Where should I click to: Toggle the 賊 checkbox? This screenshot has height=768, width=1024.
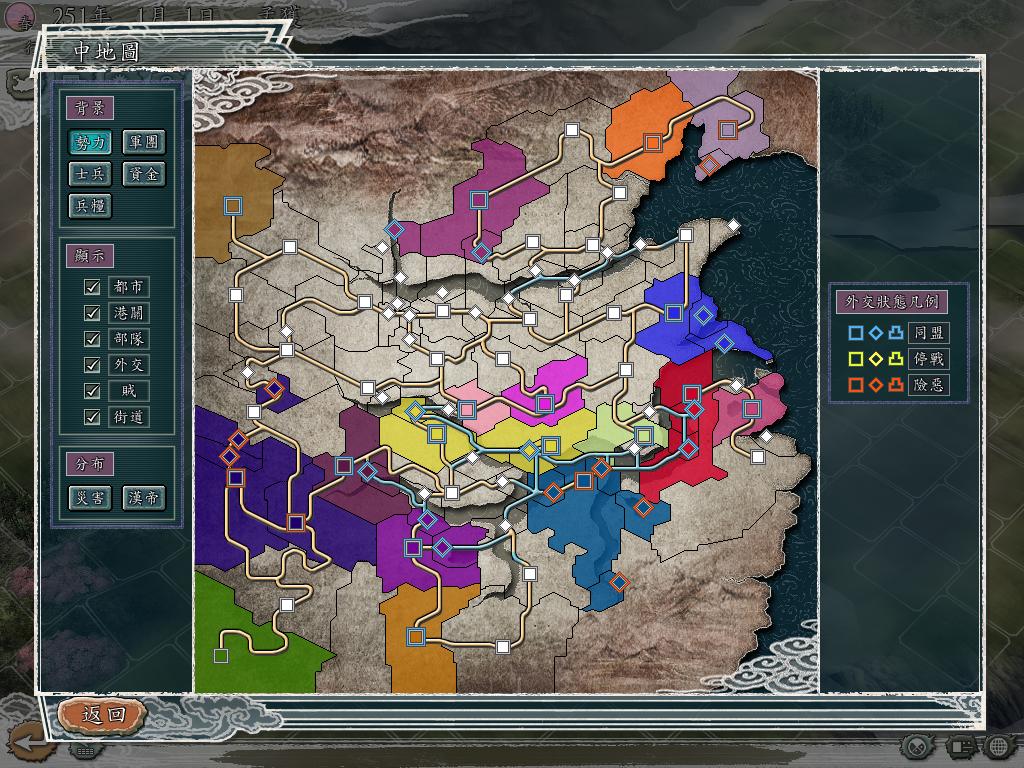pyautogui.click(x=93, y=391)
